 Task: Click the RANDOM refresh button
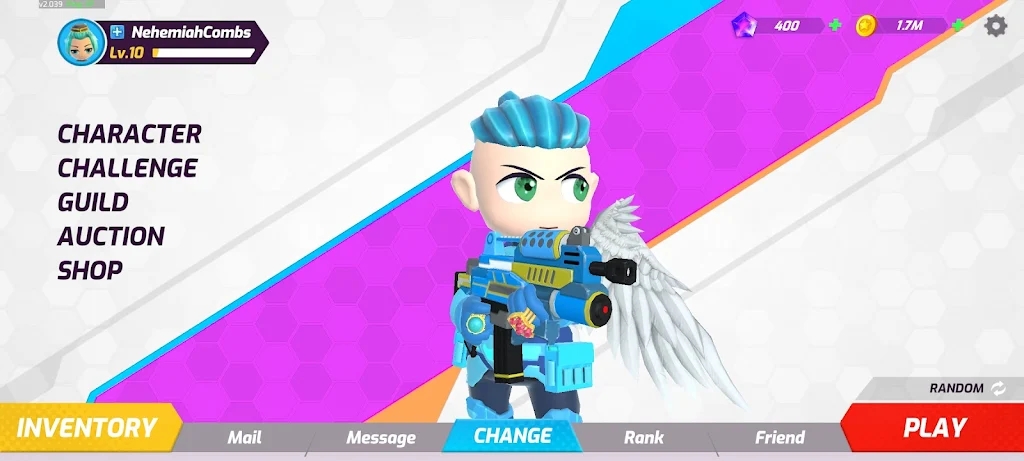click(x=999, y=388)
